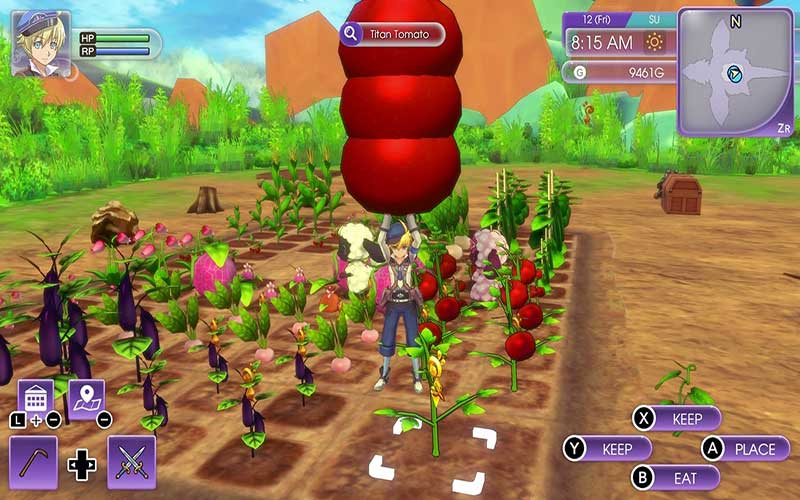The image size is (800, 500).
Task: Inspect the Titan Tomato item label
Action: point(391,35)
